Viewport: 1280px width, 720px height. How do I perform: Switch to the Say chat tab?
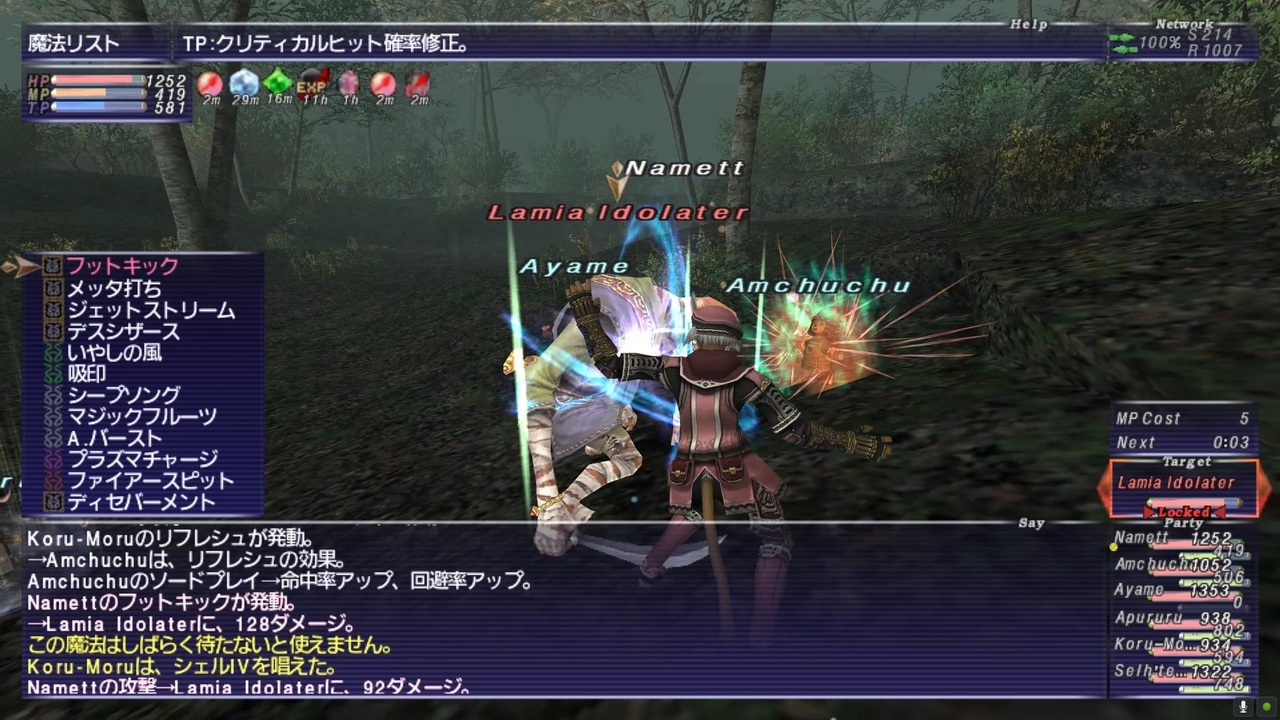coord(1031,523)
